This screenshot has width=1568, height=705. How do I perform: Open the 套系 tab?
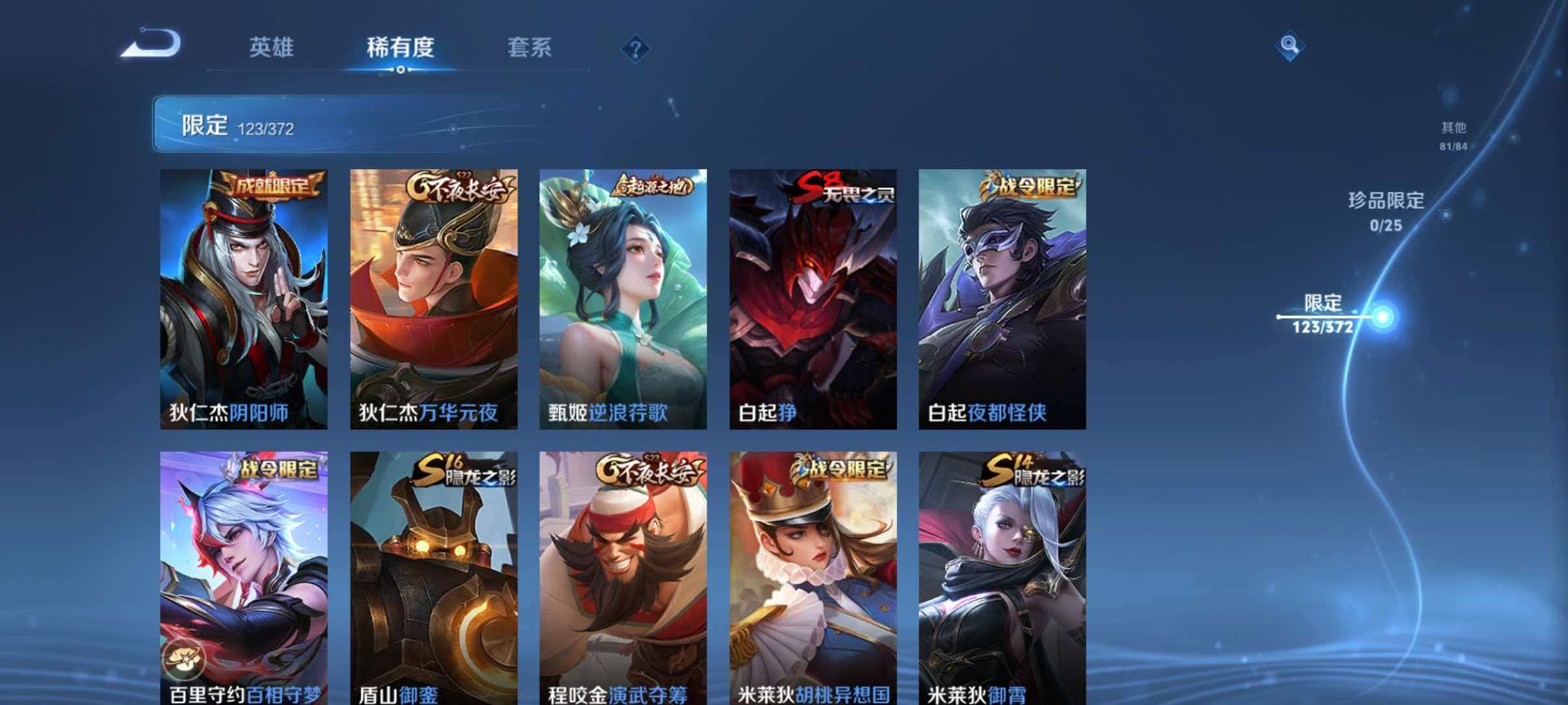coord(530,47)
